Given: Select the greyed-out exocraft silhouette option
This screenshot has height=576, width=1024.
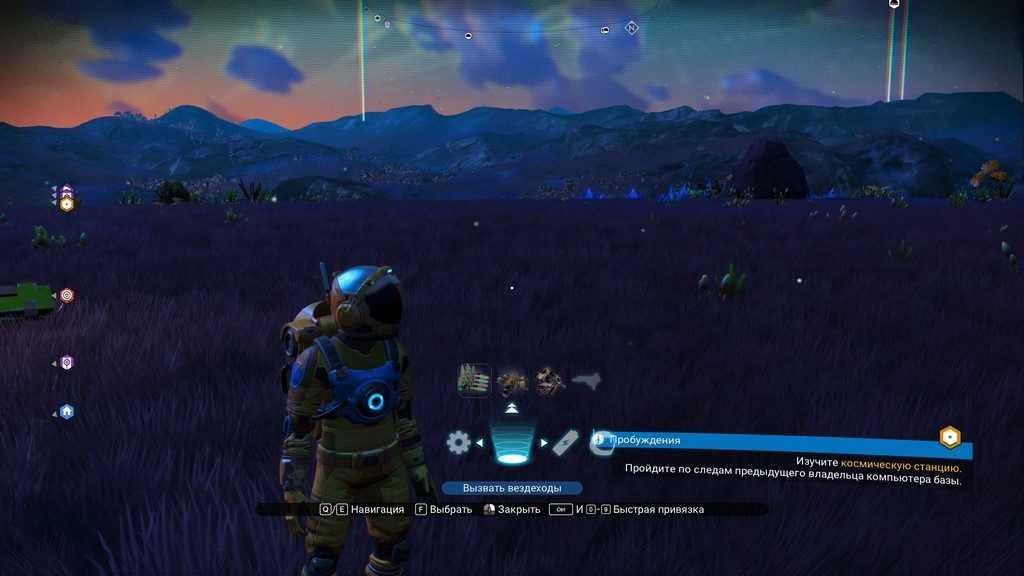Looking at the screenshot, I should point(586,380).
